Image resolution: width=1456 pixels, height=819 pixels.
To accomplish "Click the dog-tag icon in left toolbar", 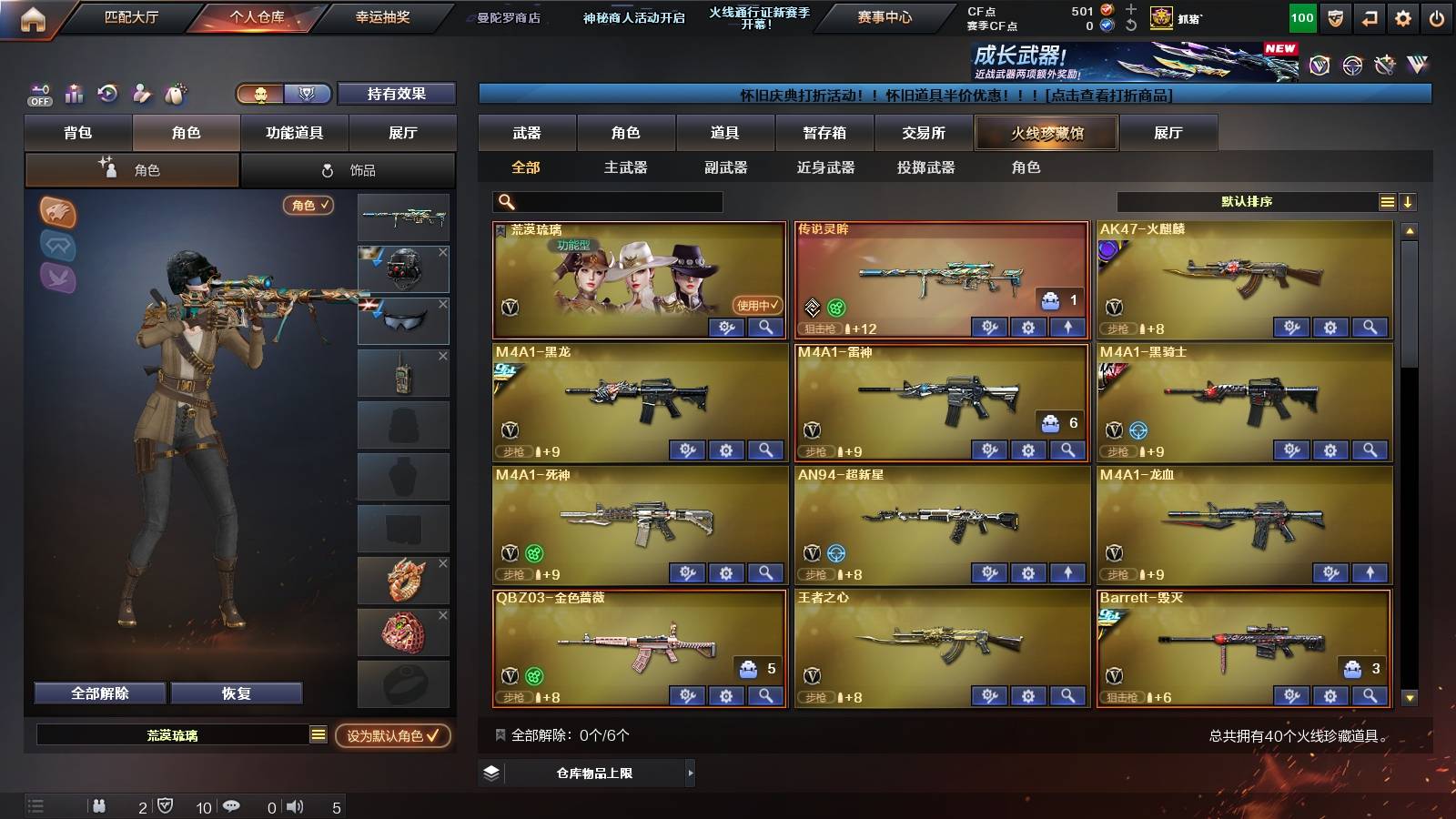I will click(173, 94).
